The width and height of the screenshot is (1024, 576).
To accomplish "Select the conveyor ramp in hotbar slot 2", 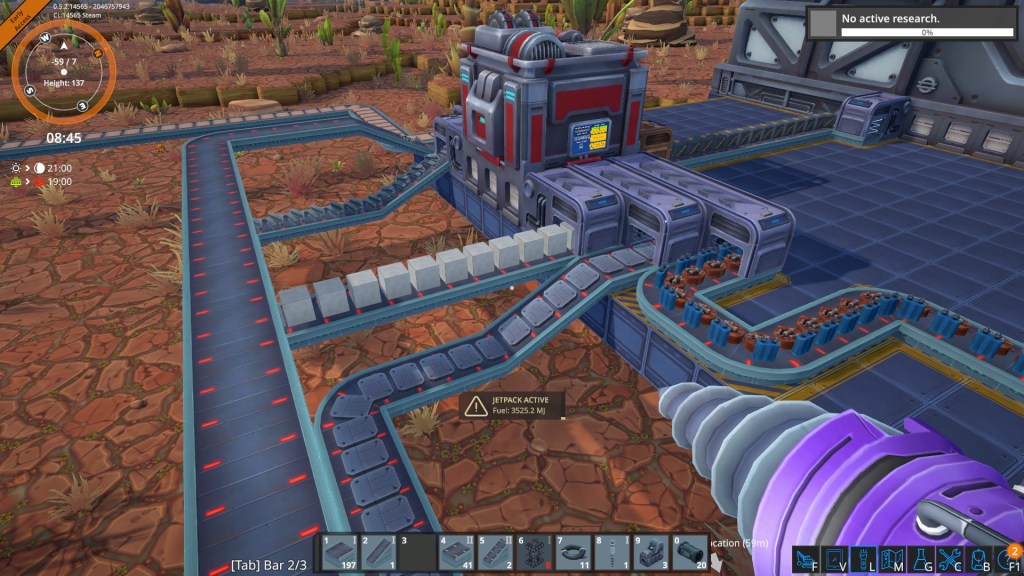I will click(x=377, y=553).
